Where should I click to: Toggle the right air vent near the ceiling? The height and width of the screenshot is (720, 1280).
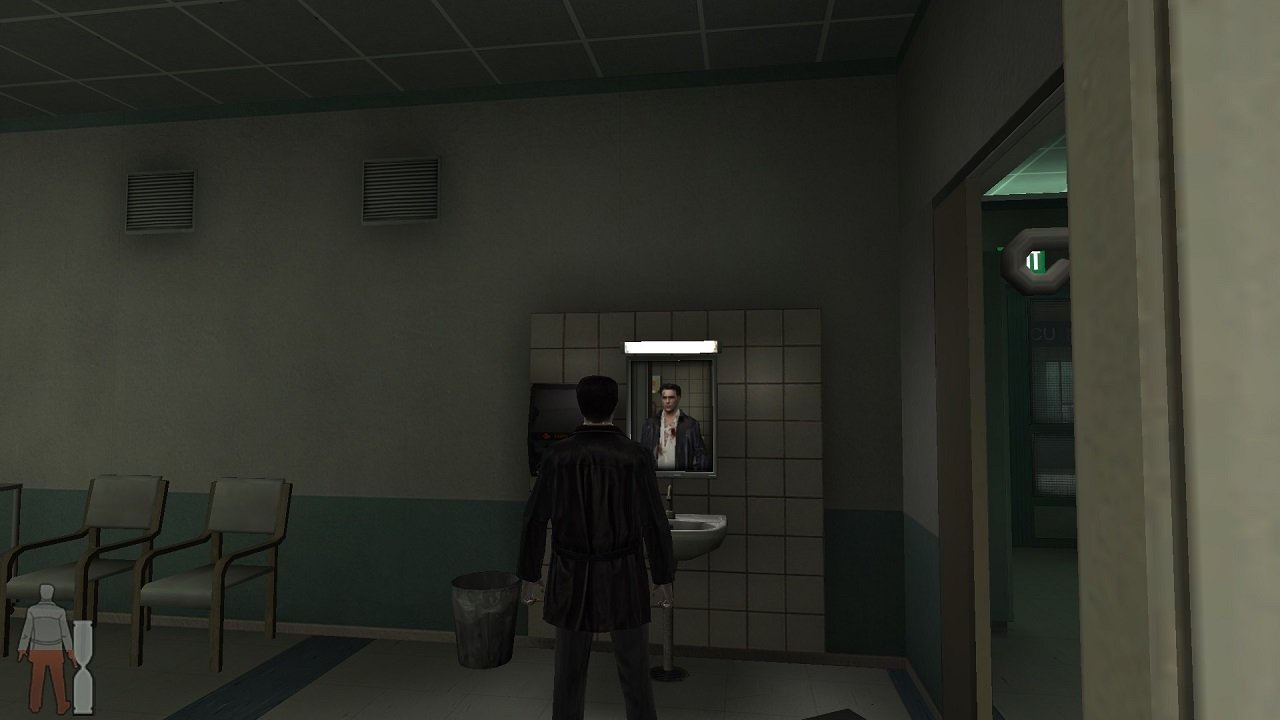click(x=398, y=194)
